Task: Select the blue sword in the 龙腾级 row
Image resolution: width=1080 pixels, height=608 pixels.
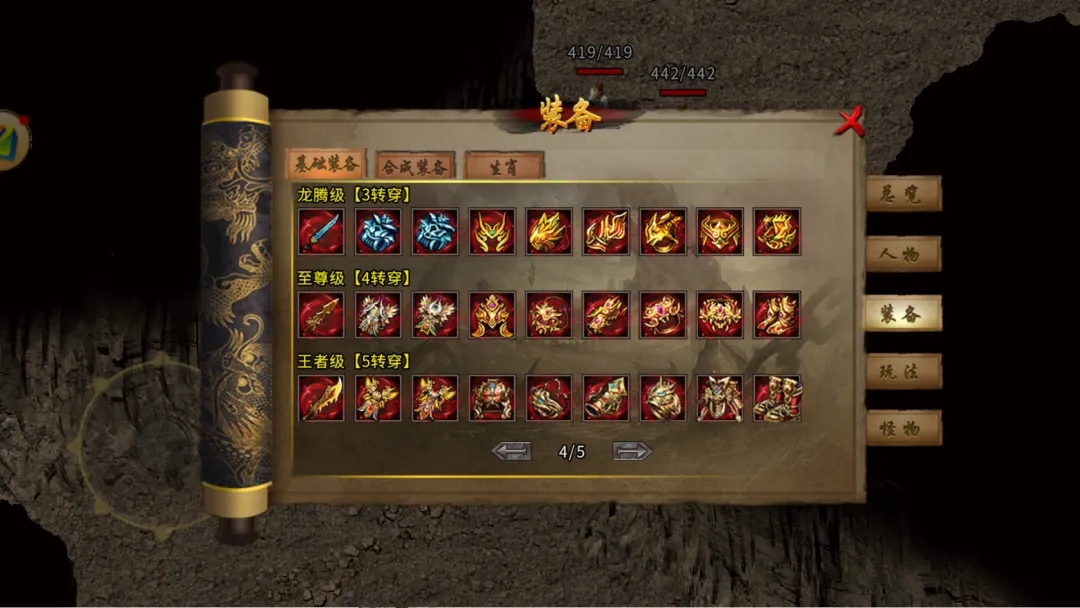Action: point(321,232)
